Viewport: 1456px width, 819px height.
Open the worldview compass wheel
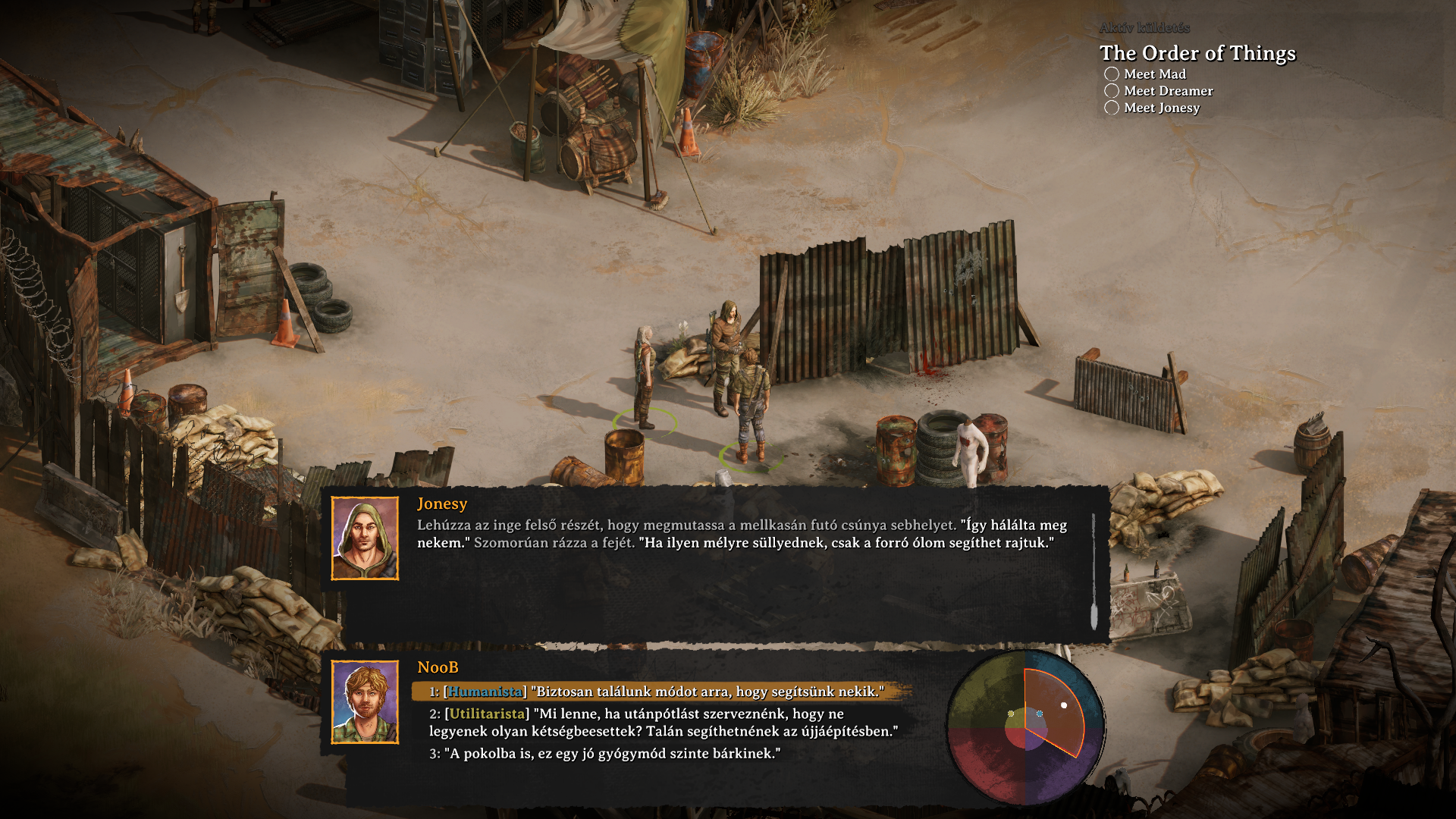click(1025, 728)
